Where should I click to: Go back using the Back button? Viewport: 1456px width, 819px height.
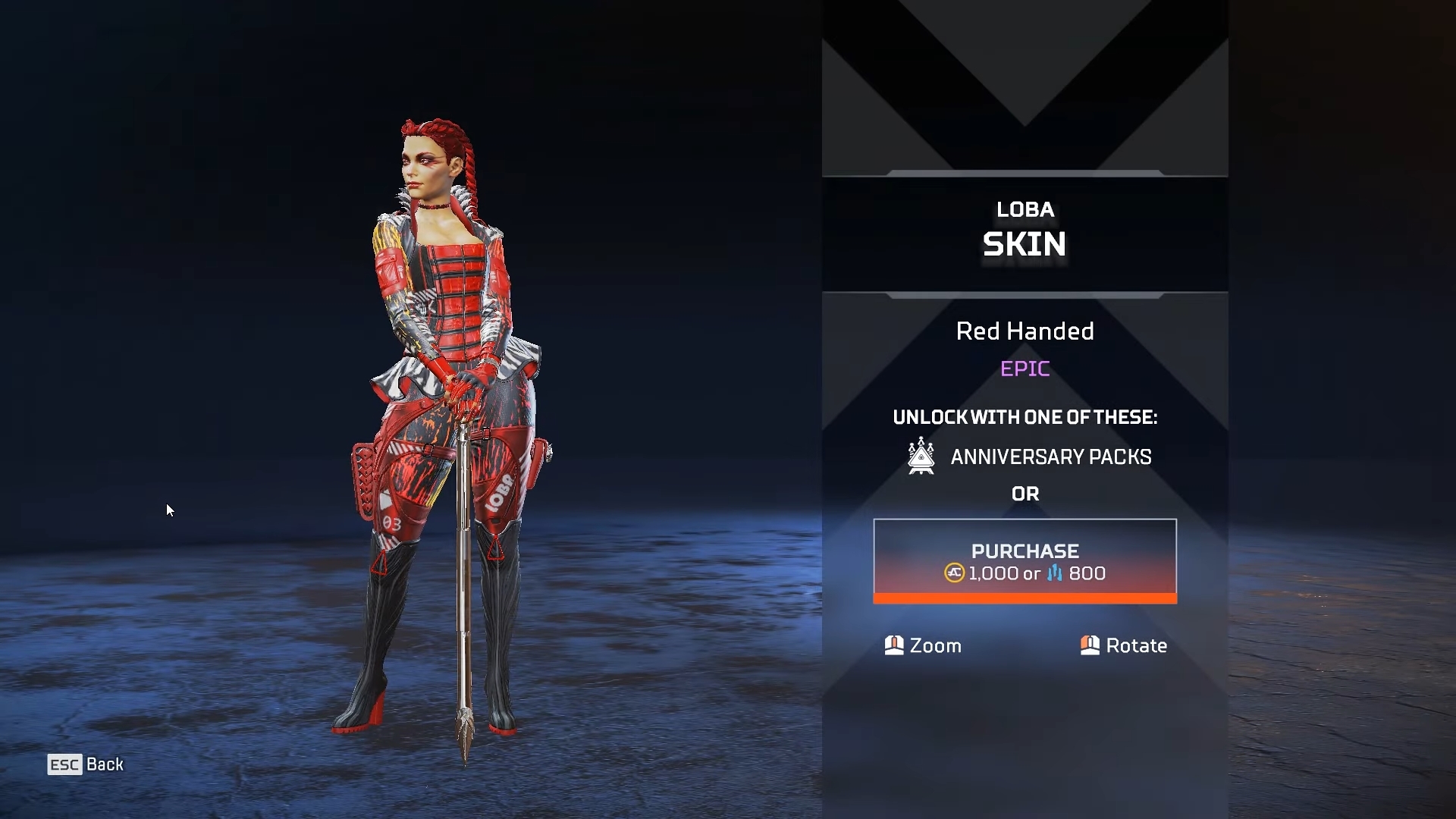pos(86,764)
